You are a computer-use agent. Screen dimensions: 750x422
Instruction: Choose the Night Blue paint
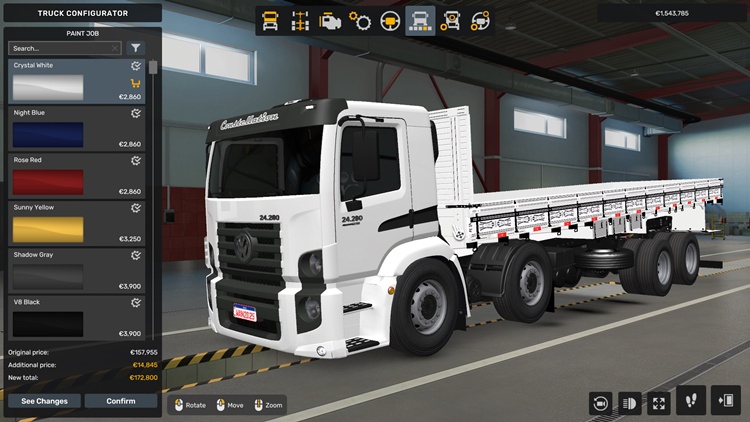(76, 129)
